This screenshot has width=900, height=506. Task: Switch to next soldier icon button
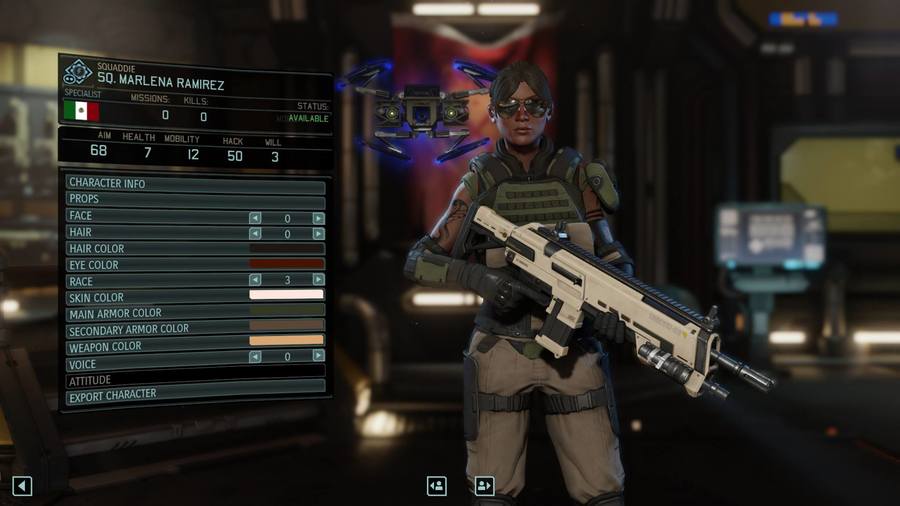(485, 486)
